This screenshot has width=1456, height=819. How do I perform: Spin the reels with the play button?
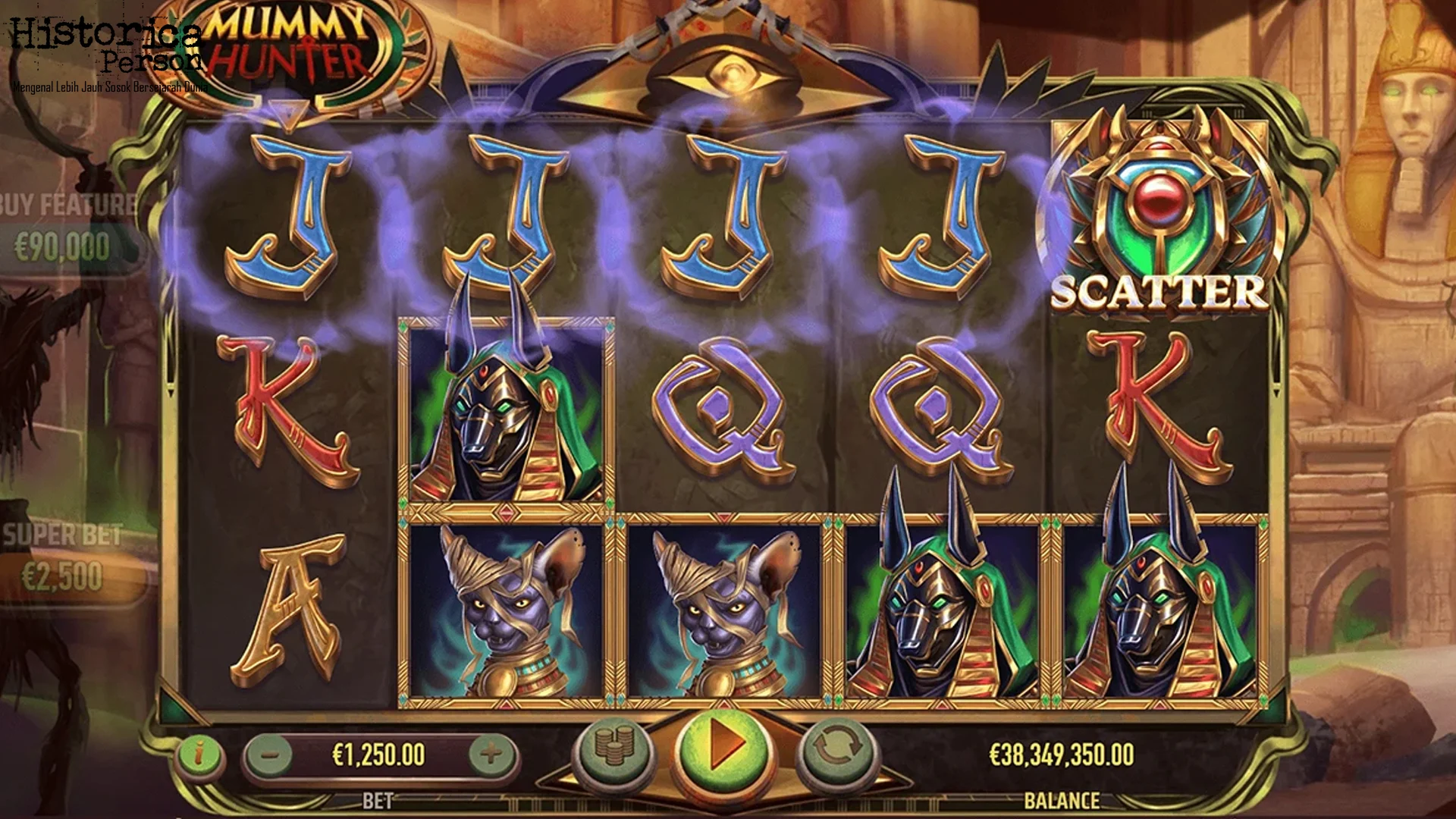[723, 748]
